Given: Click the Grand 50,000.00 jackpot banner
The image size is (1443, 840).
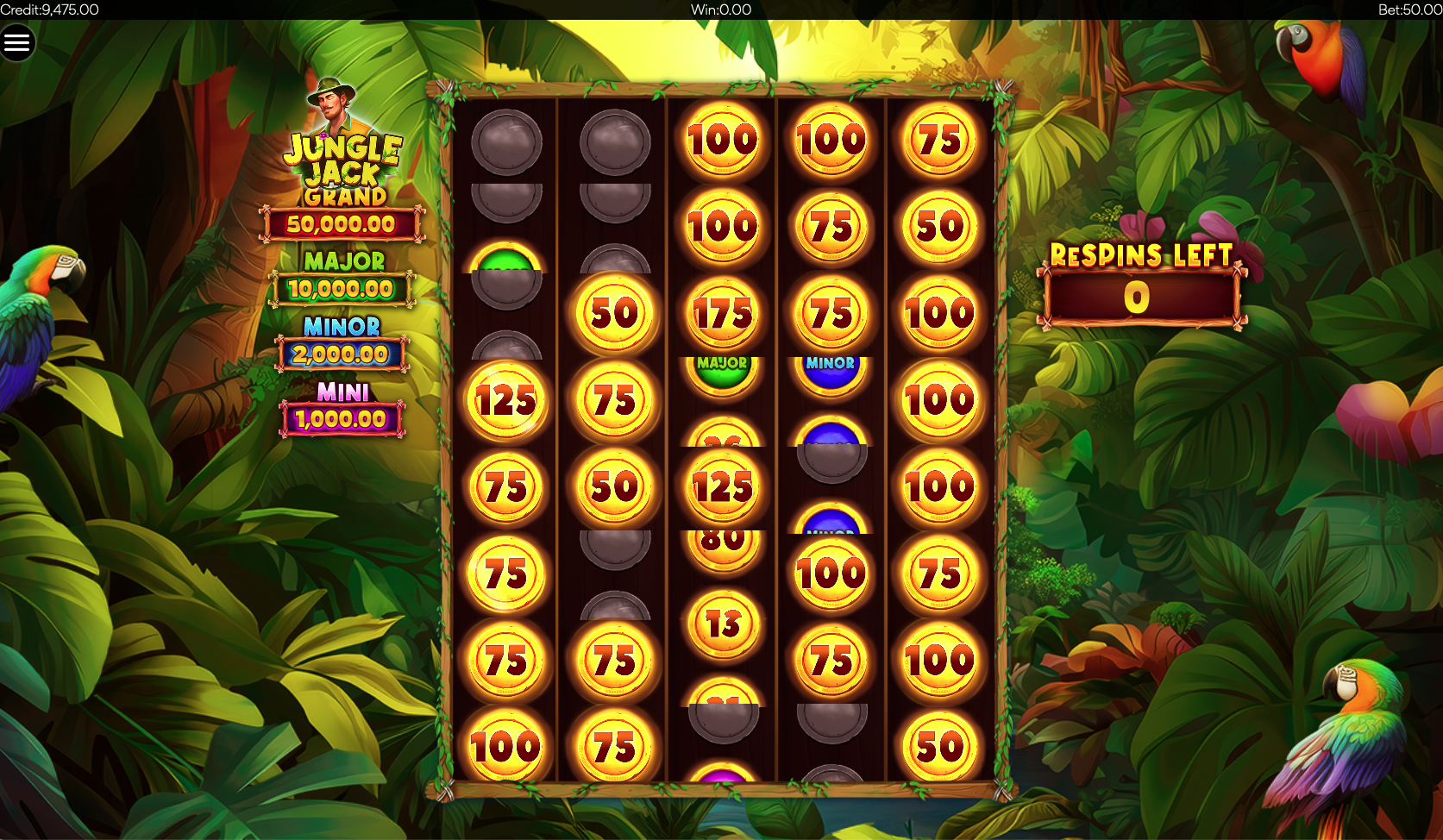Looking at the screenshot, I should [x=342, y=223].
